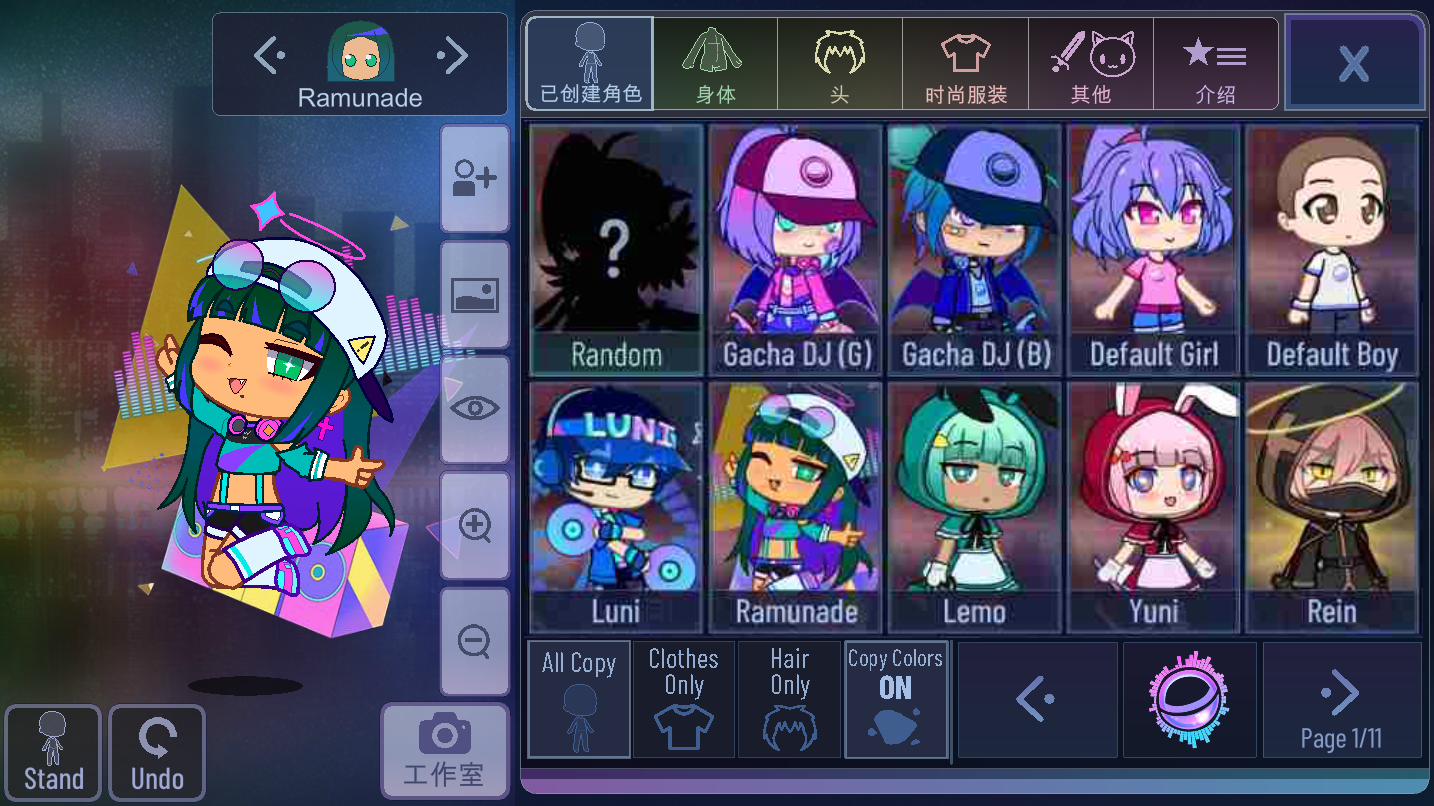
Task: Select the 时尚服装 clothing tab
Action: point(965,63)
